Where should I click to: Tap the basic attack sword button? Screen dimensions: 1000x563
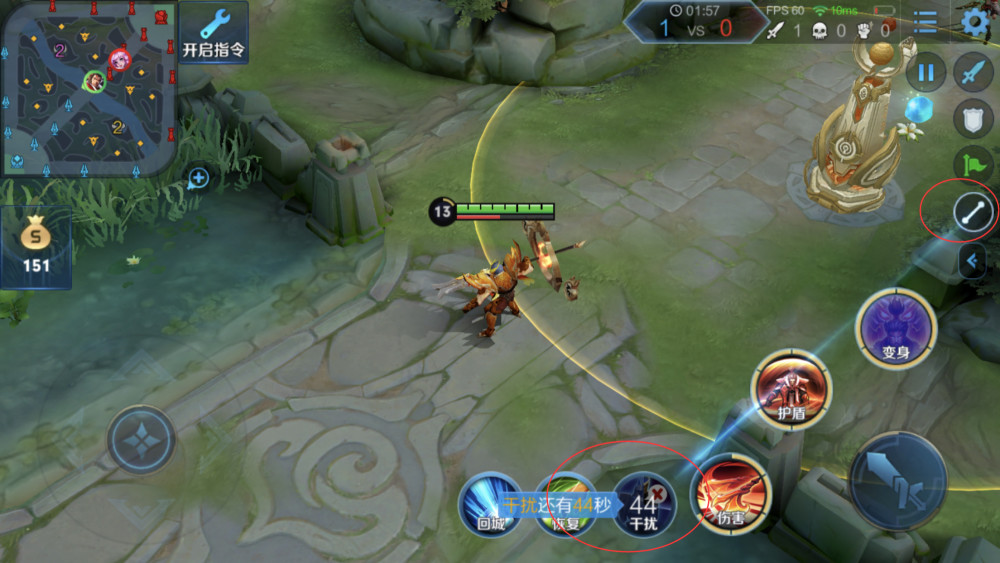pos(898,481)
